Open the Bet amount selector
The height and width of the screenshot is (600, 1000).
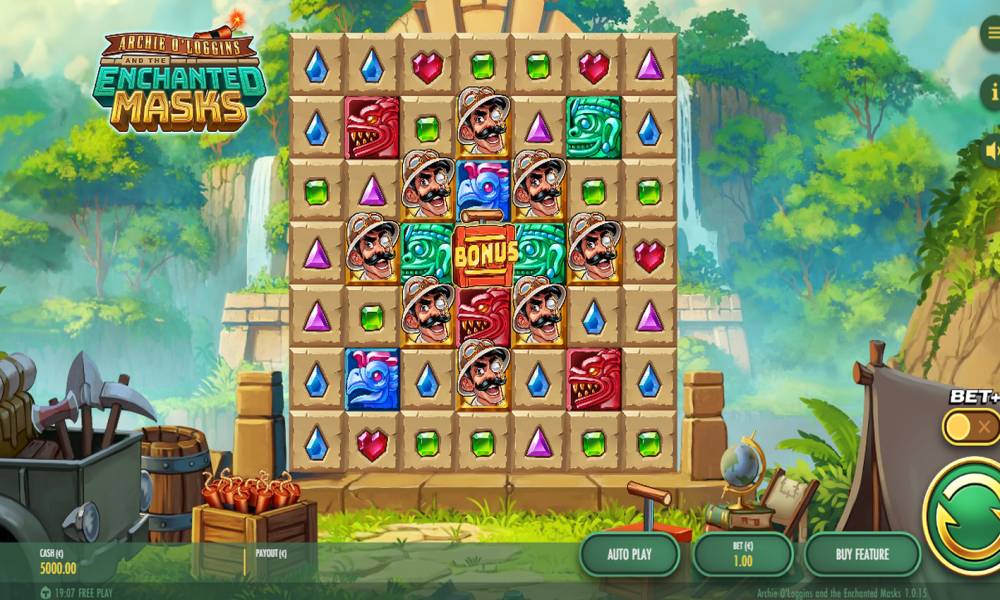coord(743,553)
